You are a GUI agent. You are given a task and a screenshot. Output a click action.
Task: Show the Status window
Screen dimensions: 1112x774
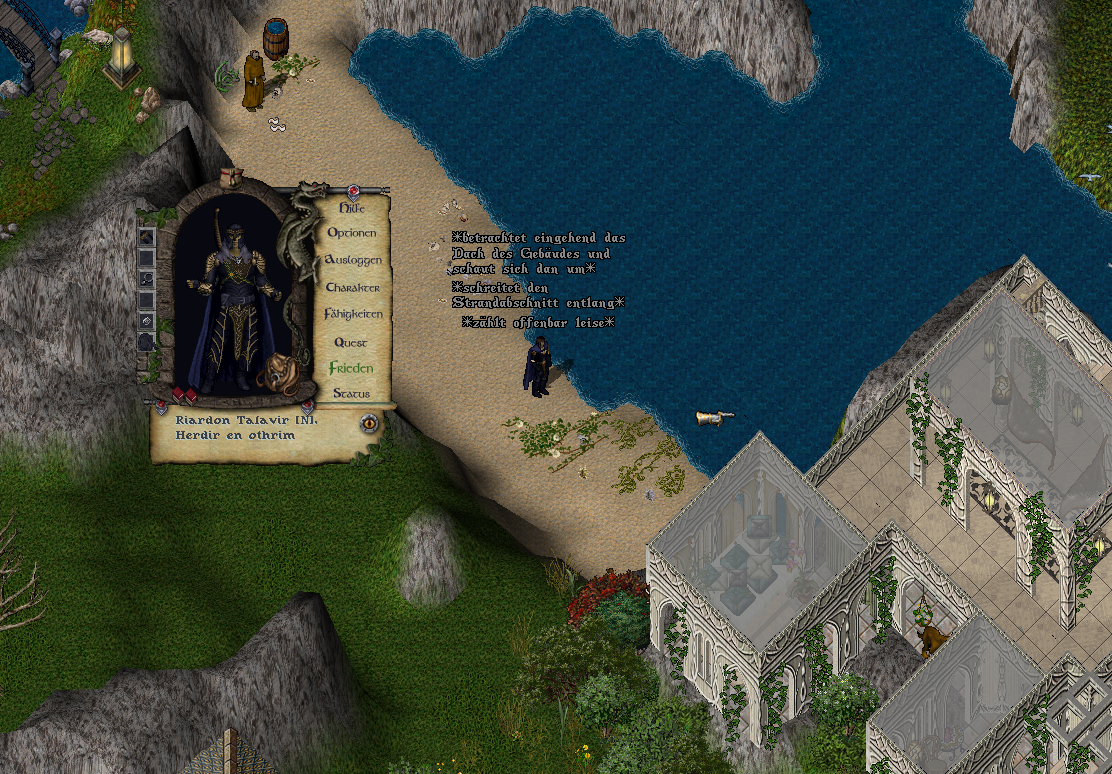(351, 394)
